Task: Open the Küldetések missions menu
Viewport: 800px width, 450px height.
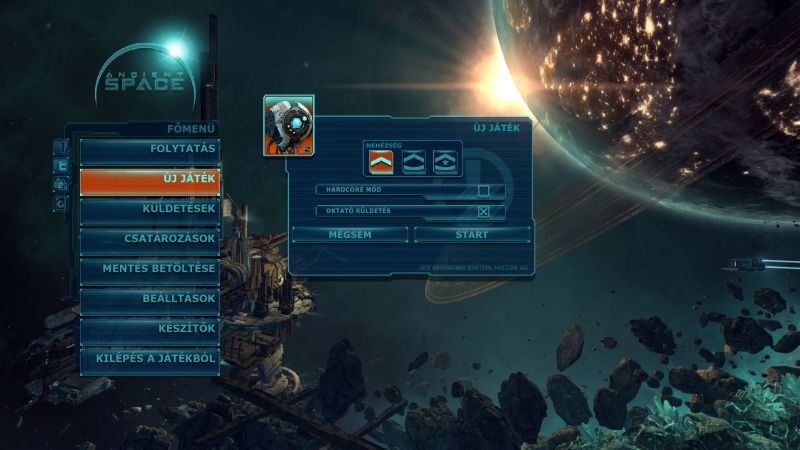Action: [x=150, y=209]
